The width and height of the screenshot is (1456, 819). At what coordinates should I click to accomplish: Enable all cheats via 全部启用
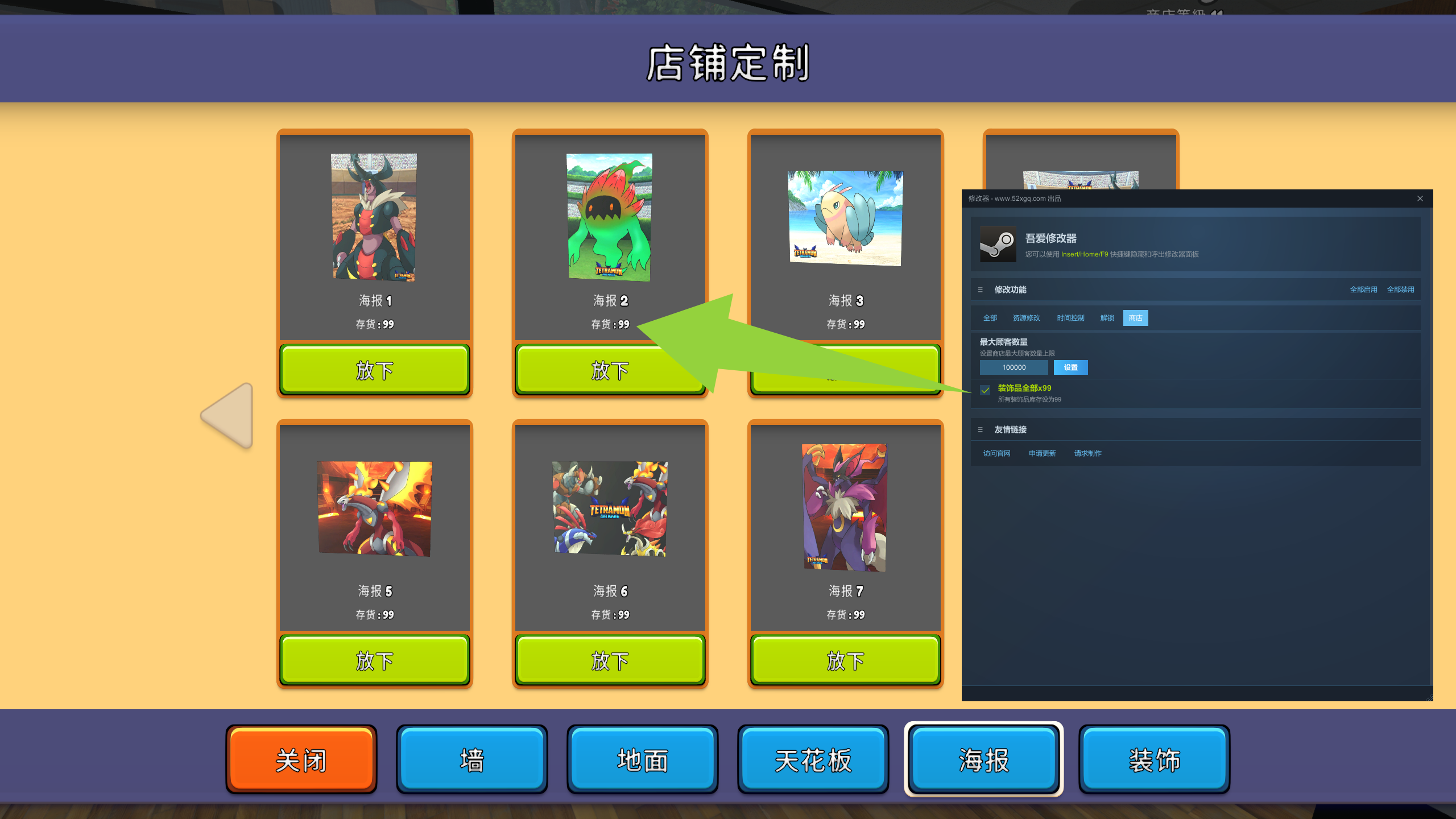pos(1363,289)
